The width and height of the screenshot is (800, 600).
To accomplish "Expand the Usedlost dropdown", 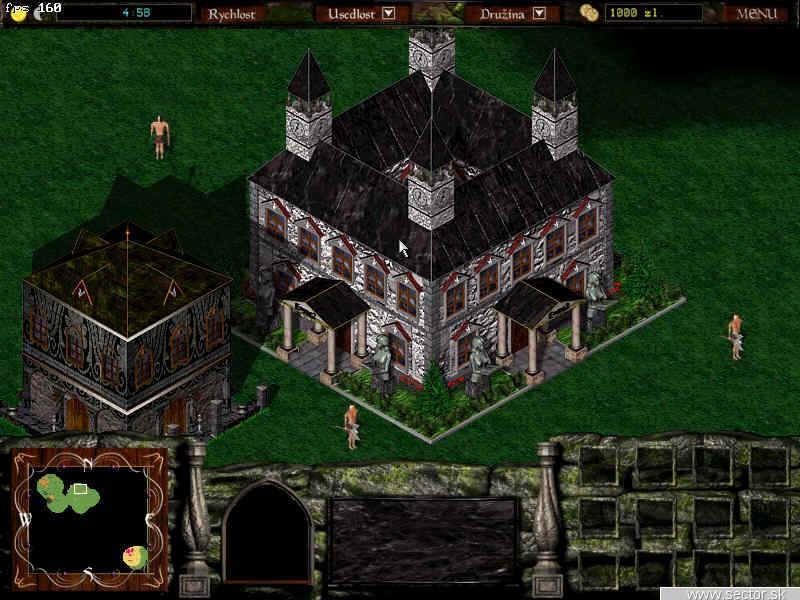I will coord(389,14).
